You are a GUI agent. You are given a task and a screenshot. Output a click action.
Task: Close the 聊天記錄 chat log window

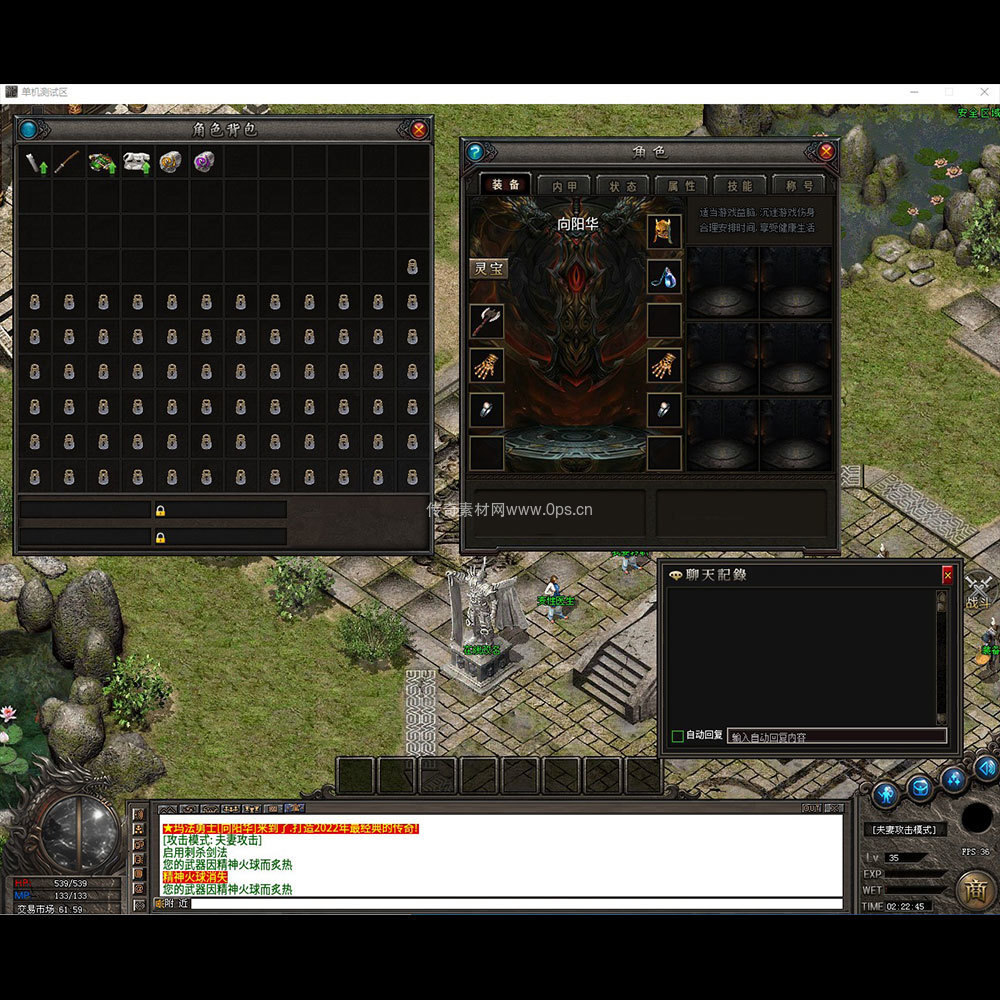pyautogui.click(x=947, y=576)
